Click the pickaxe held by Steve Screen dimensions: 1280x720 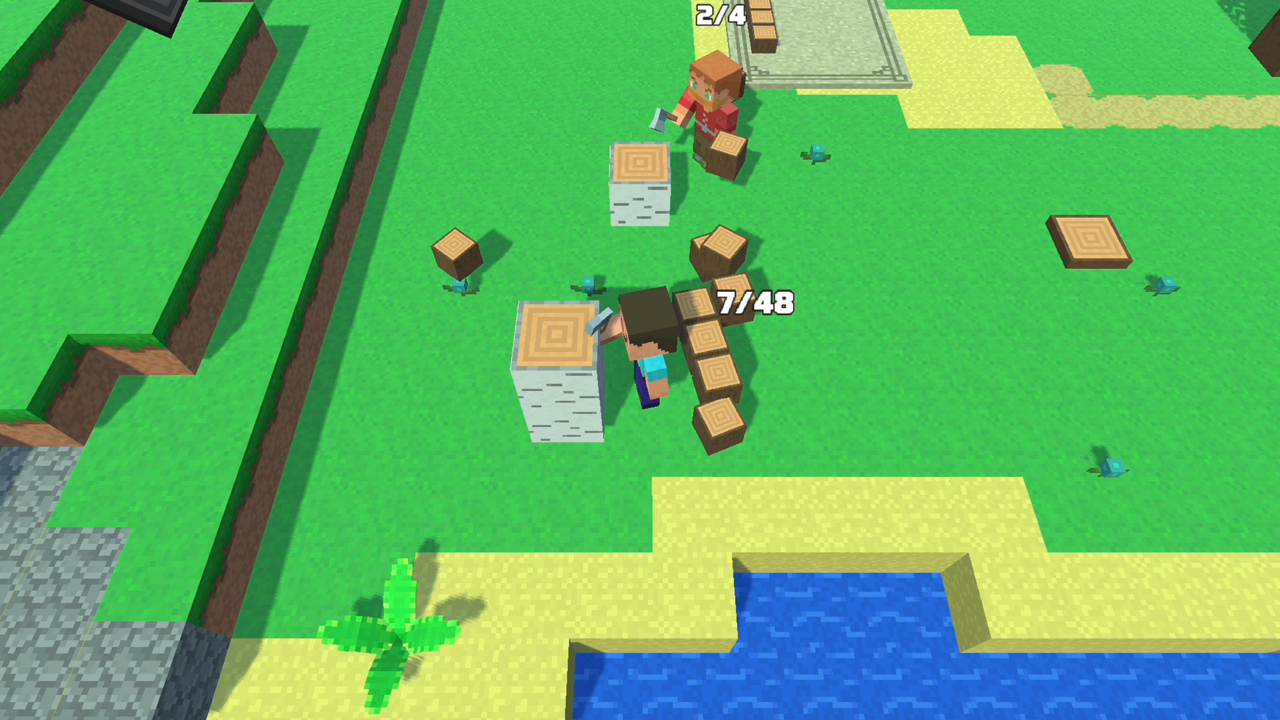coord(601,322)
